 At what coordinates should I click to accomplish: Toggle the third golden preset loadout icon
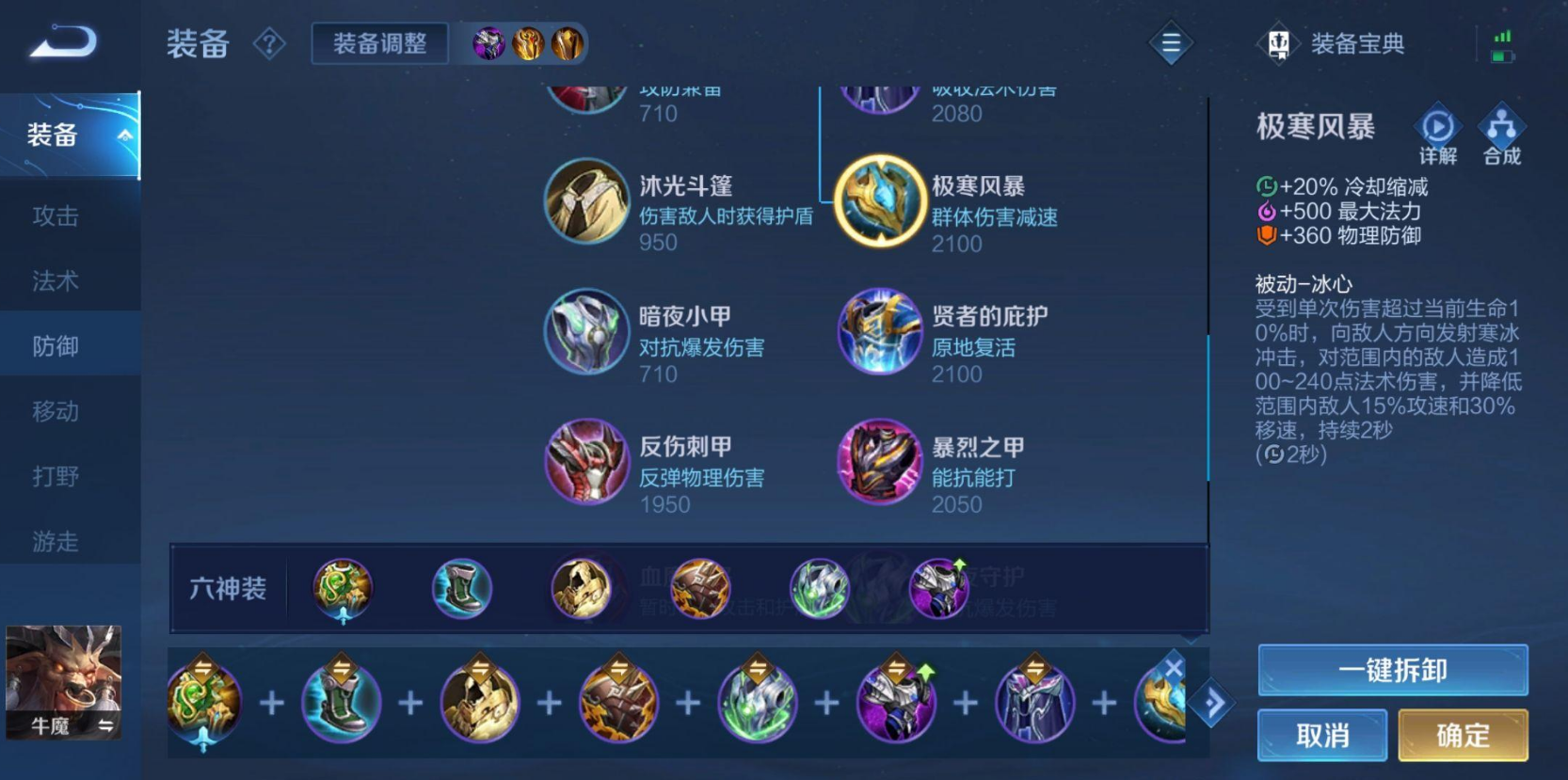(x=566, y=45)
